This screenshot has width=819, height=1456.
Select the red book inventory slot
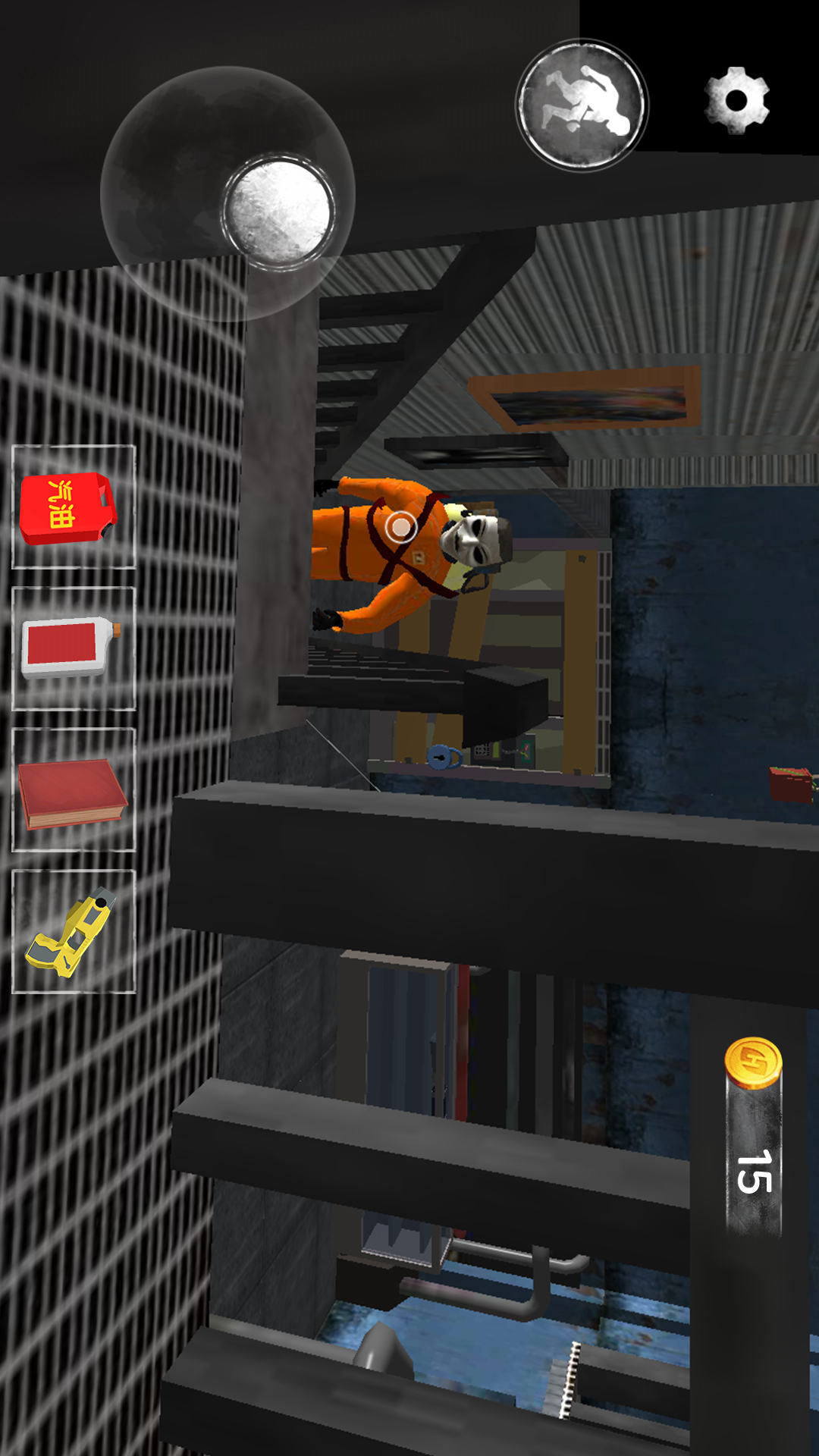pyautogui.click(x=74, y=790)
